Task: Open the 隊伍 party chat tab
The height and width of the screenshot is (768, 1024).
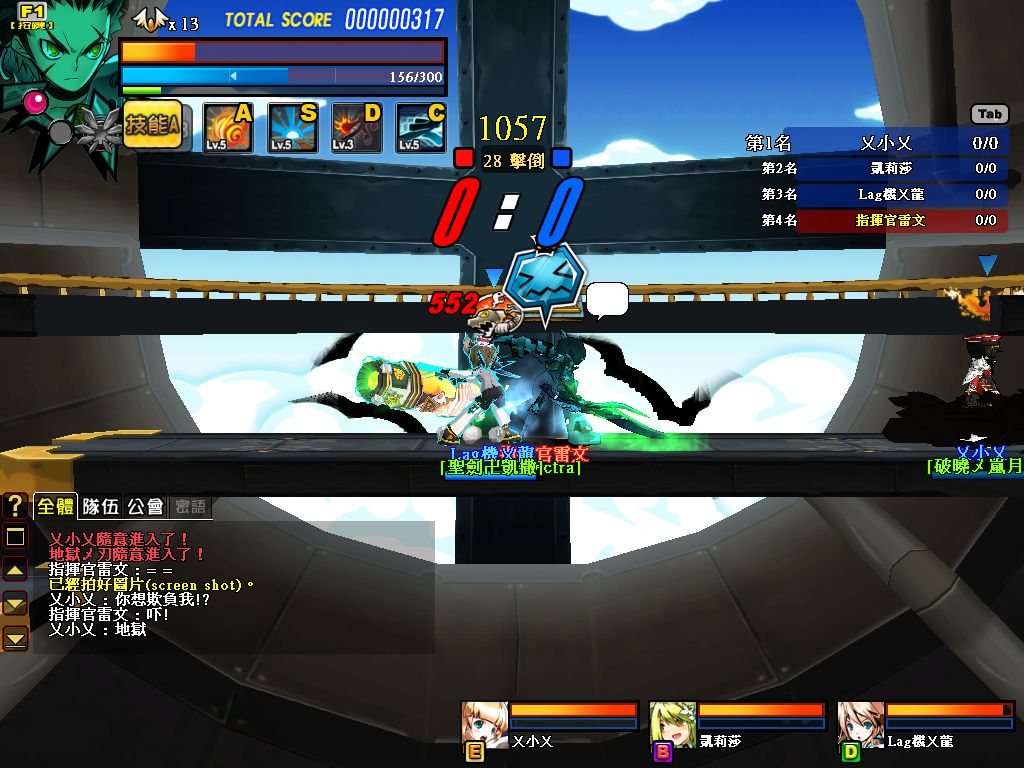Action: 100,507
